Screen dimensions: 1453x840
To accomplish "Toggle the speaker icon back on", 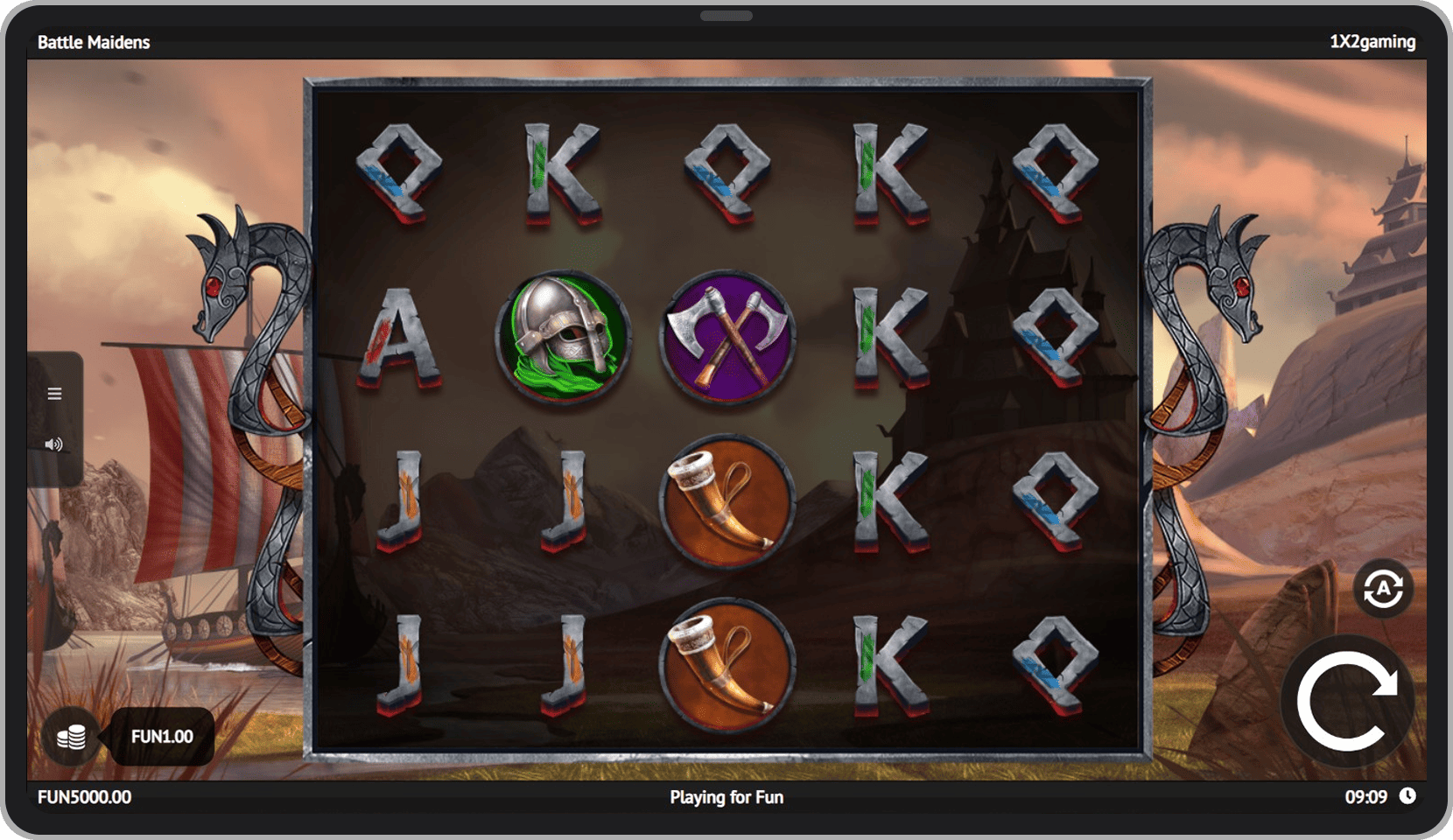I will [x=54, y=444].
